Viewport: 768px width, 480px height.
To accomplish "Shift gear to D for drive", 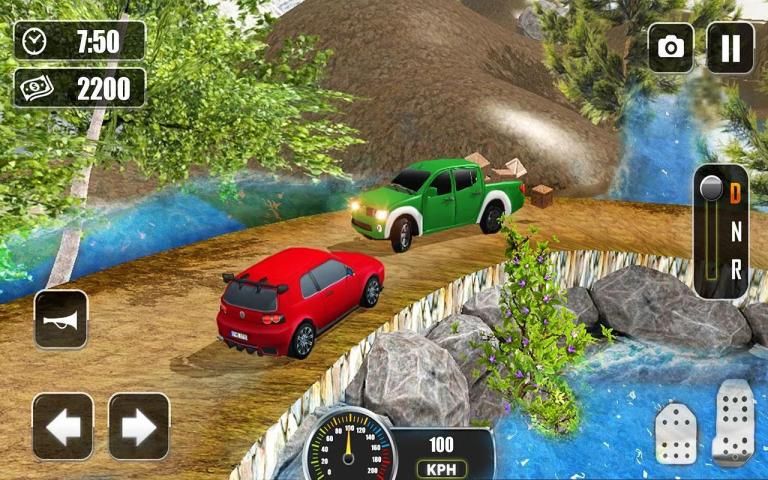I will [736, 190].
